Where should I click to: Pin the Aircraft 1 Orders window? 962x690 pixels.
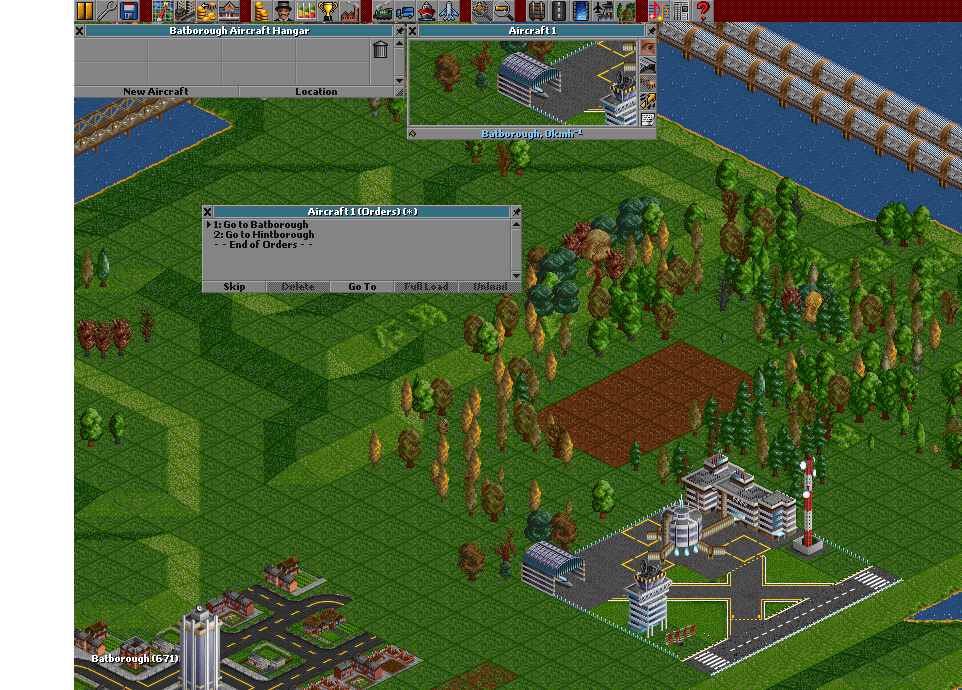click(x=516, y=212)
